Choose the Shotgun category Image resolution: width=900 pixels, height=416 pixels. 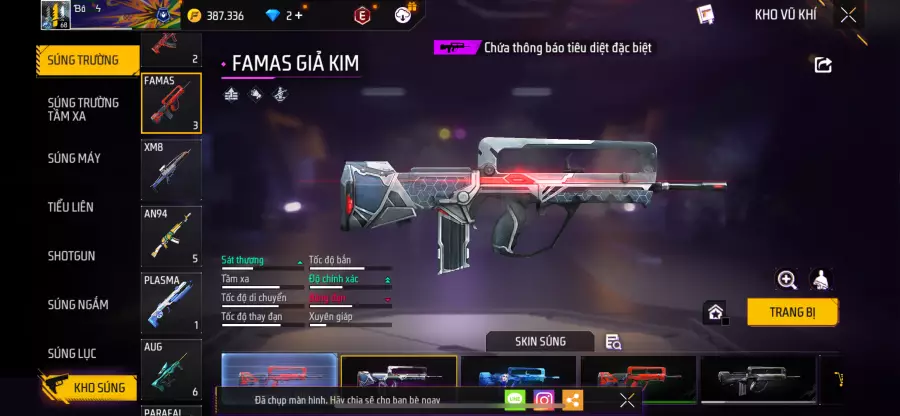[x=72, y=256]
